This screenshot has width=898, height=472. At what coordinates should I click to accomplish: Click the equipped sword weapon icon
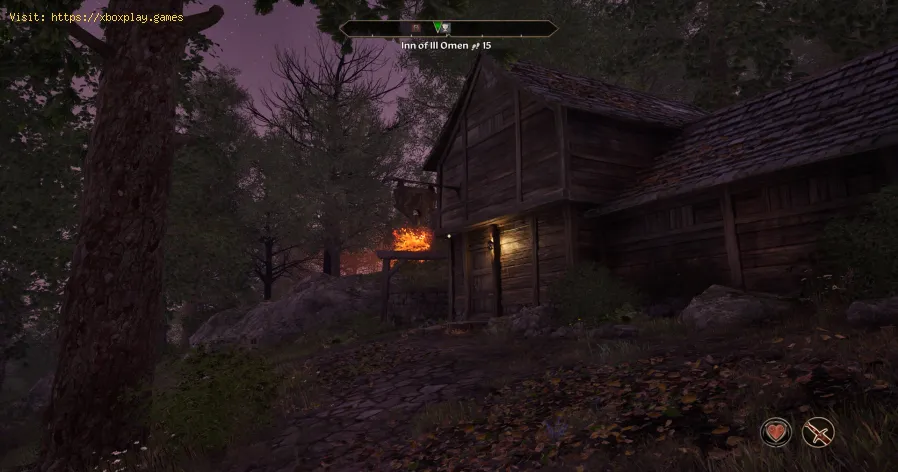click(818, 432)
